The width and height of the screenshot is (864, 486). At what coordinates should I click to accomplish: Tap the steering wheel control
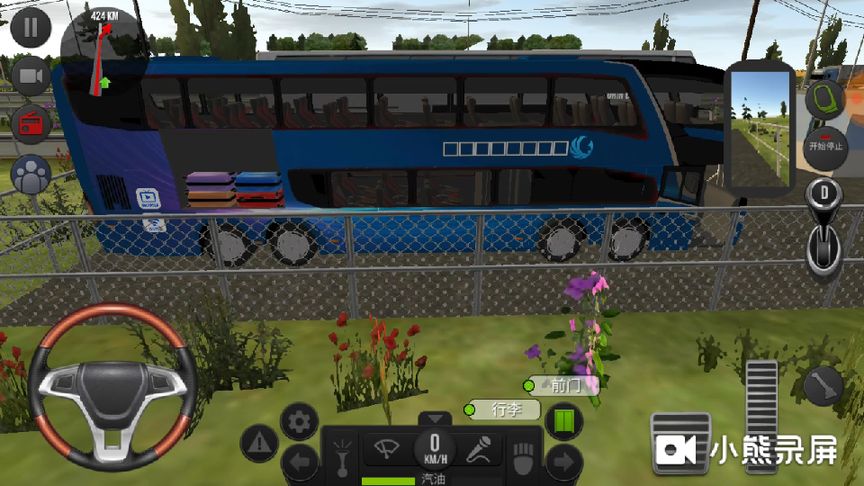coord(111,385)
